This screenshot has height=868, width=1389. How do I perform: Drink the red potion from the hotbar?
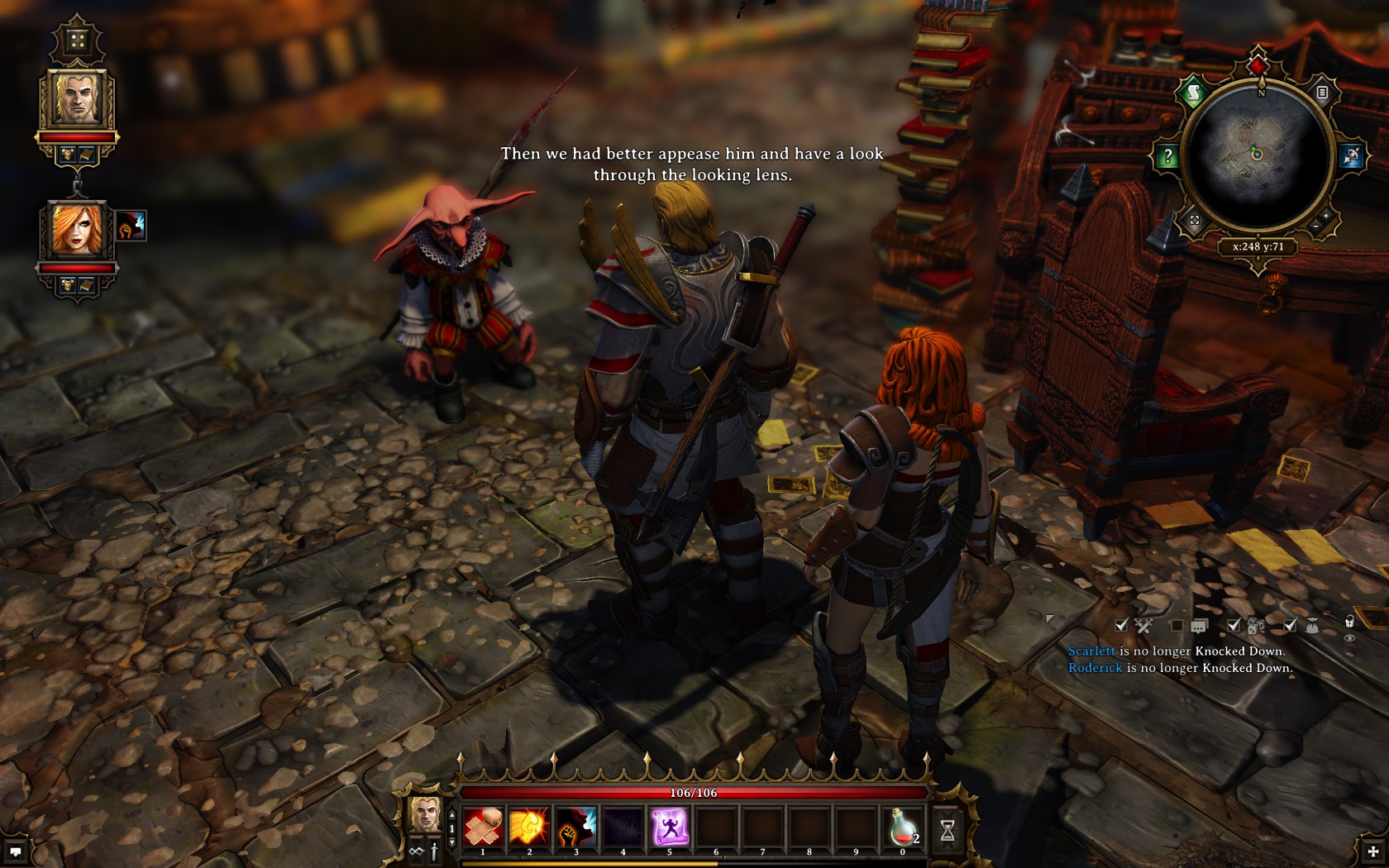[904, 826]
